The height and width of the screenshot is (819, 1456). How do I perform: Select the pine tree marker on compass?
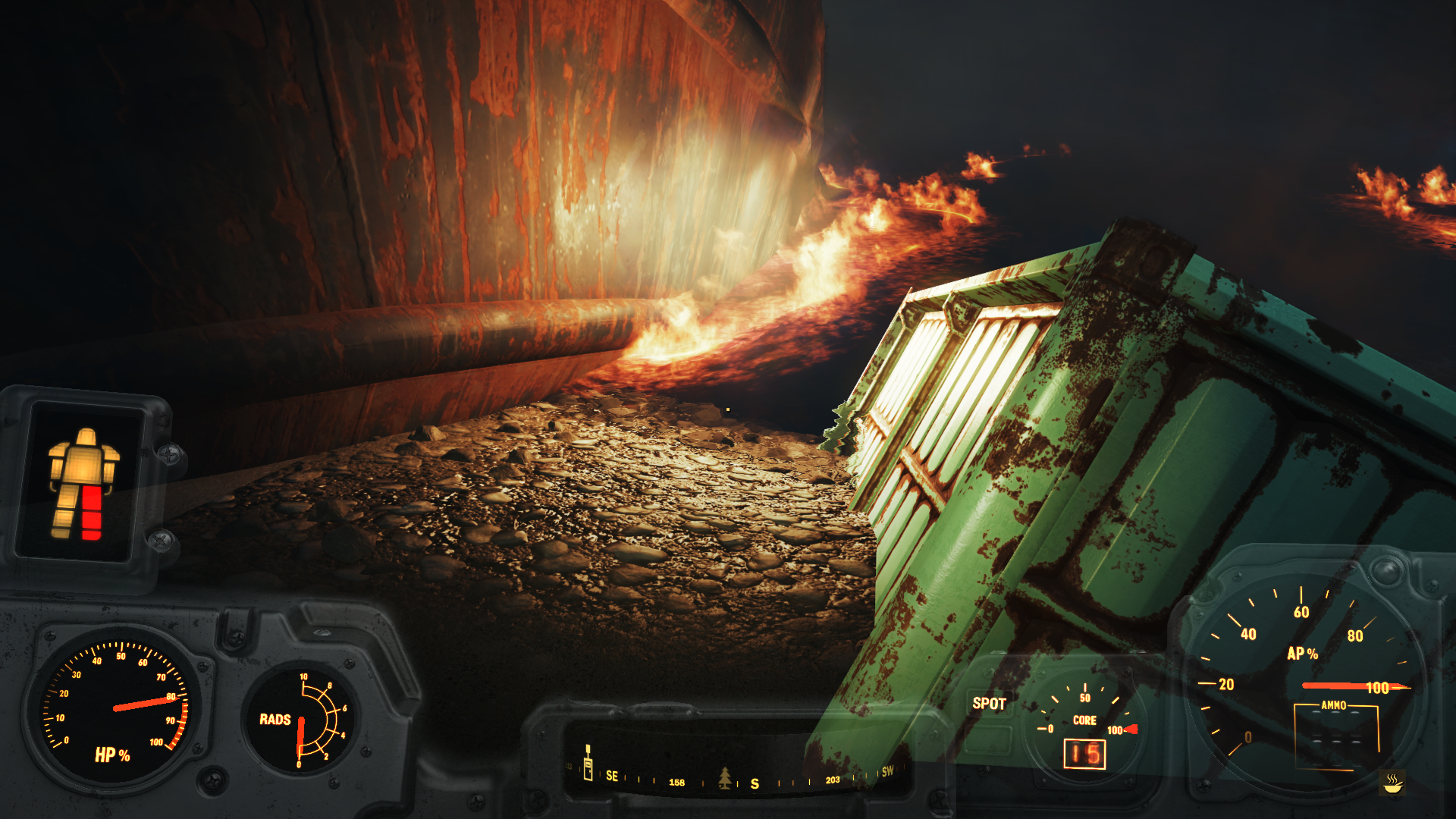click(725, 777)
